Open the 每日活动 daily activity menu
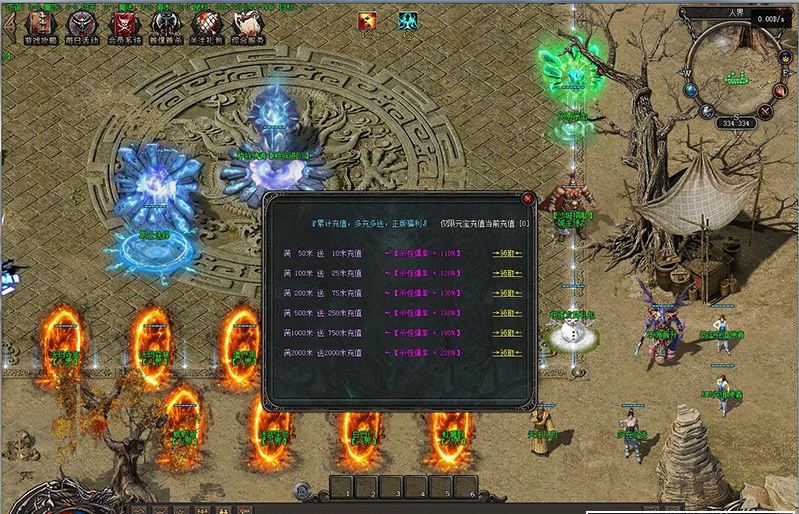The height and width of the screenshot is (514, 799). pyautogui.click(x=81, y=27)
